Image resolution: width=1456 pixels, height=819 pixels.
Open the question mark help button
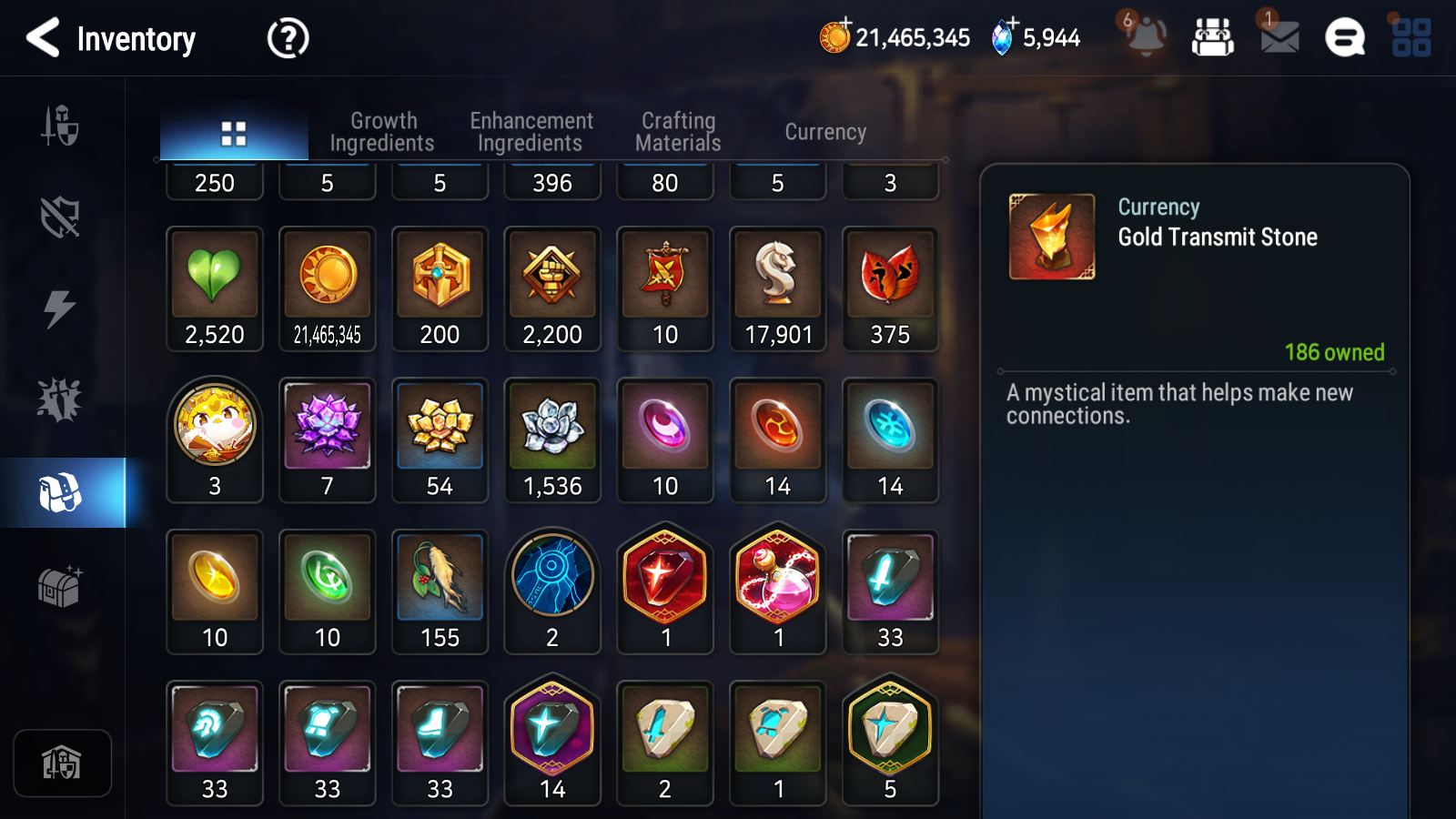[288, 38]
